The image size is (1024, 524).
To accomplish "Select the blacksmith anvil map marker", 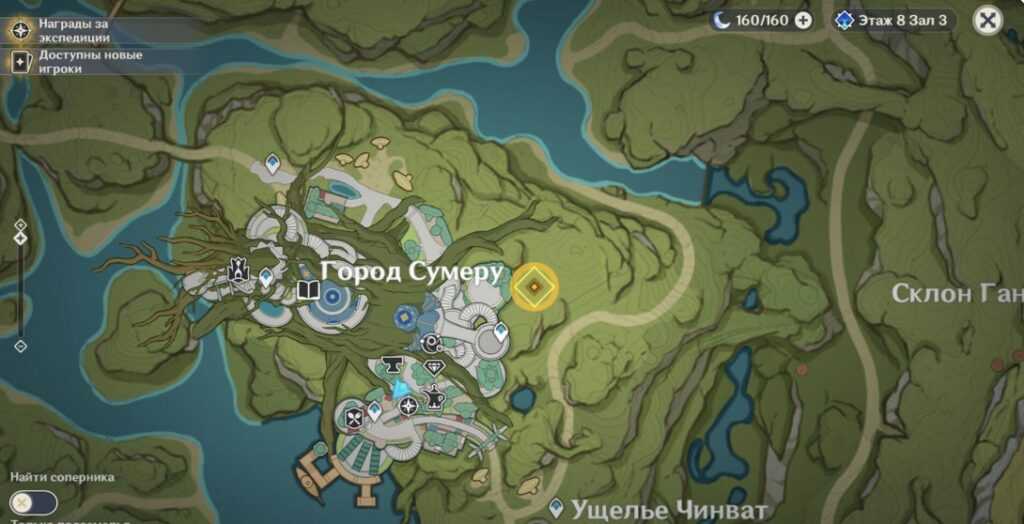I will 391,367.
